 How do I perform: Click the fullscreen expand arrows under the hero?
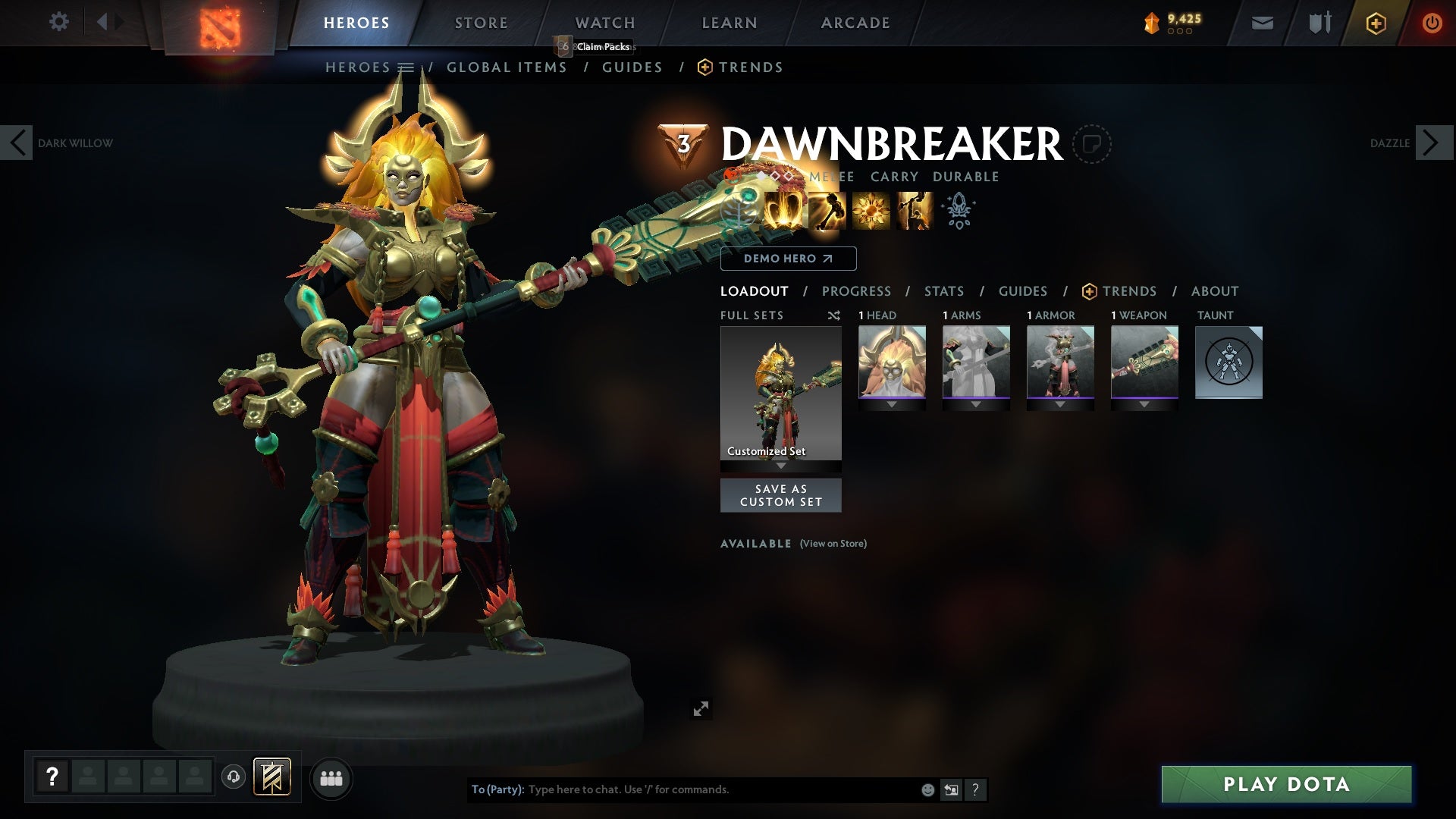click(x=701, y=708)
